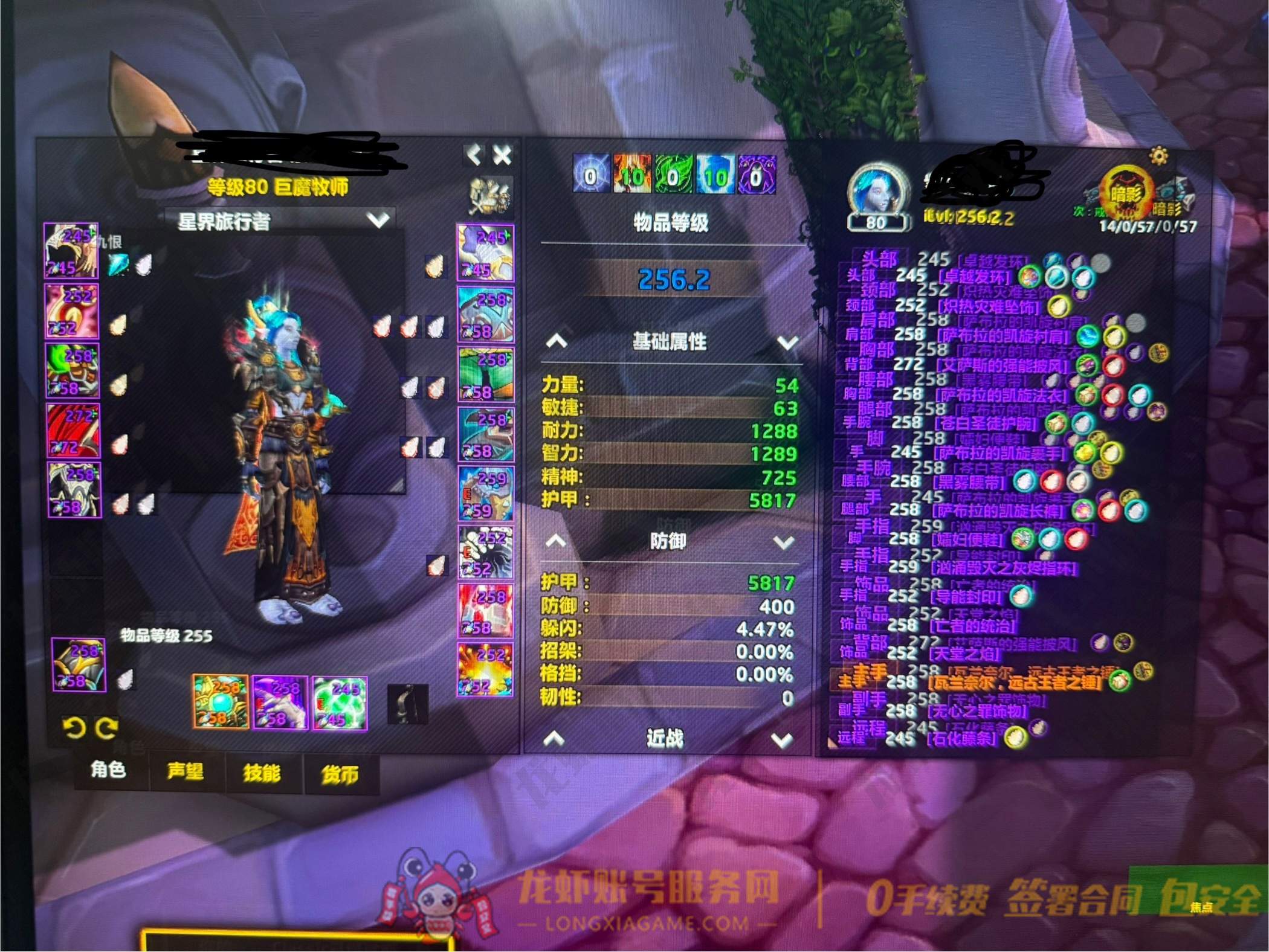
Task: Click the down arrow beside 防御 header
Action: pyautogui.click(x=784, y=542)
